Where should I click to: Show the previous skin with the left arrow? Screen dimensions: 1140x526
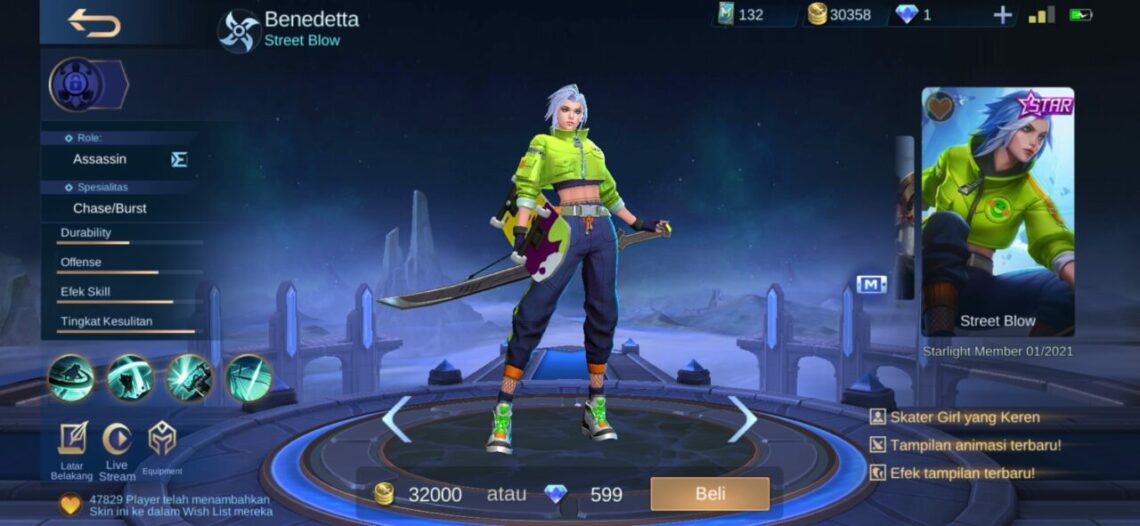pos(397,419)
